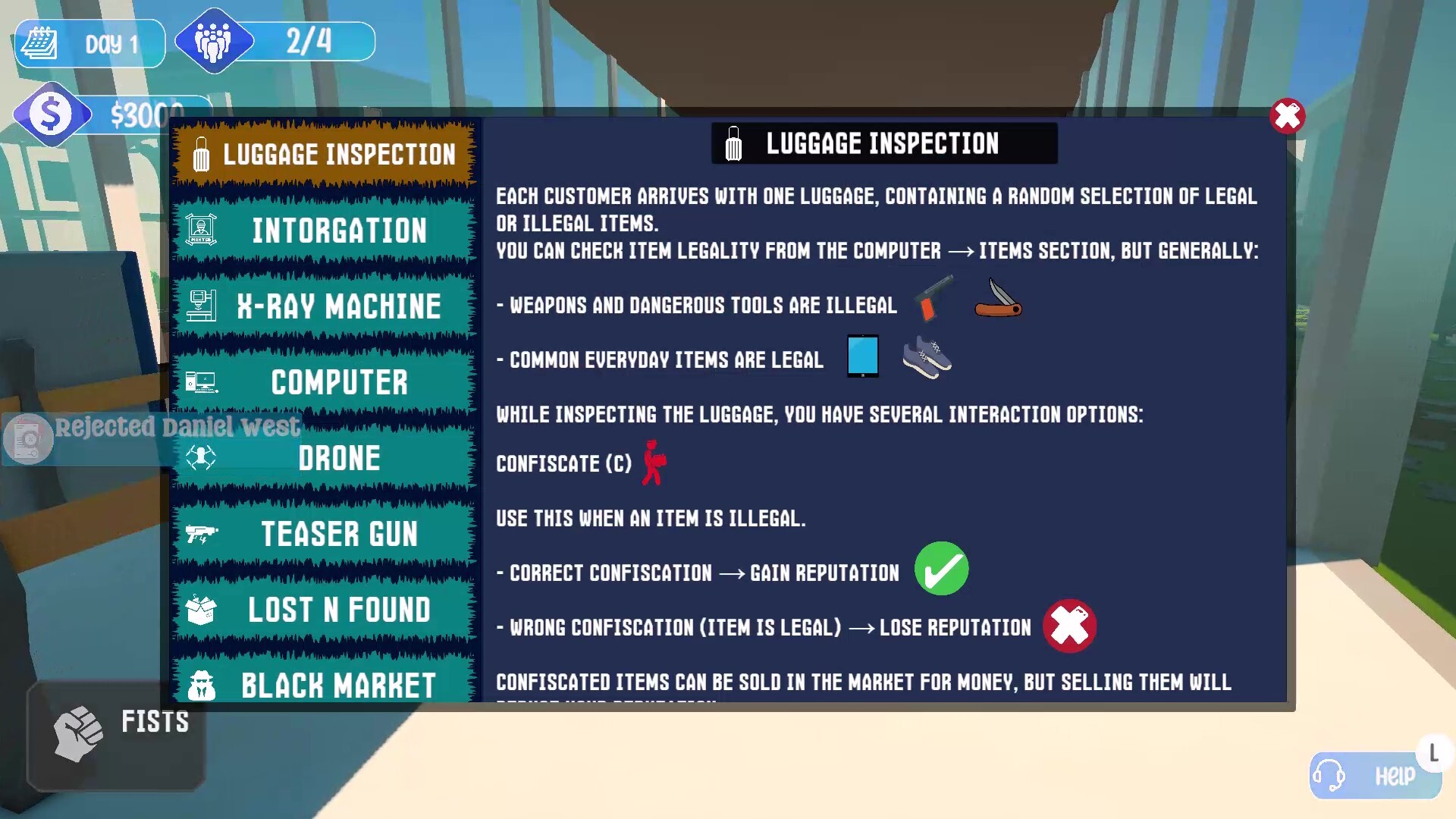Click the drone icon in the sidebar
The height and width of the screenshot is (819, 1456).
coord(200,457)
